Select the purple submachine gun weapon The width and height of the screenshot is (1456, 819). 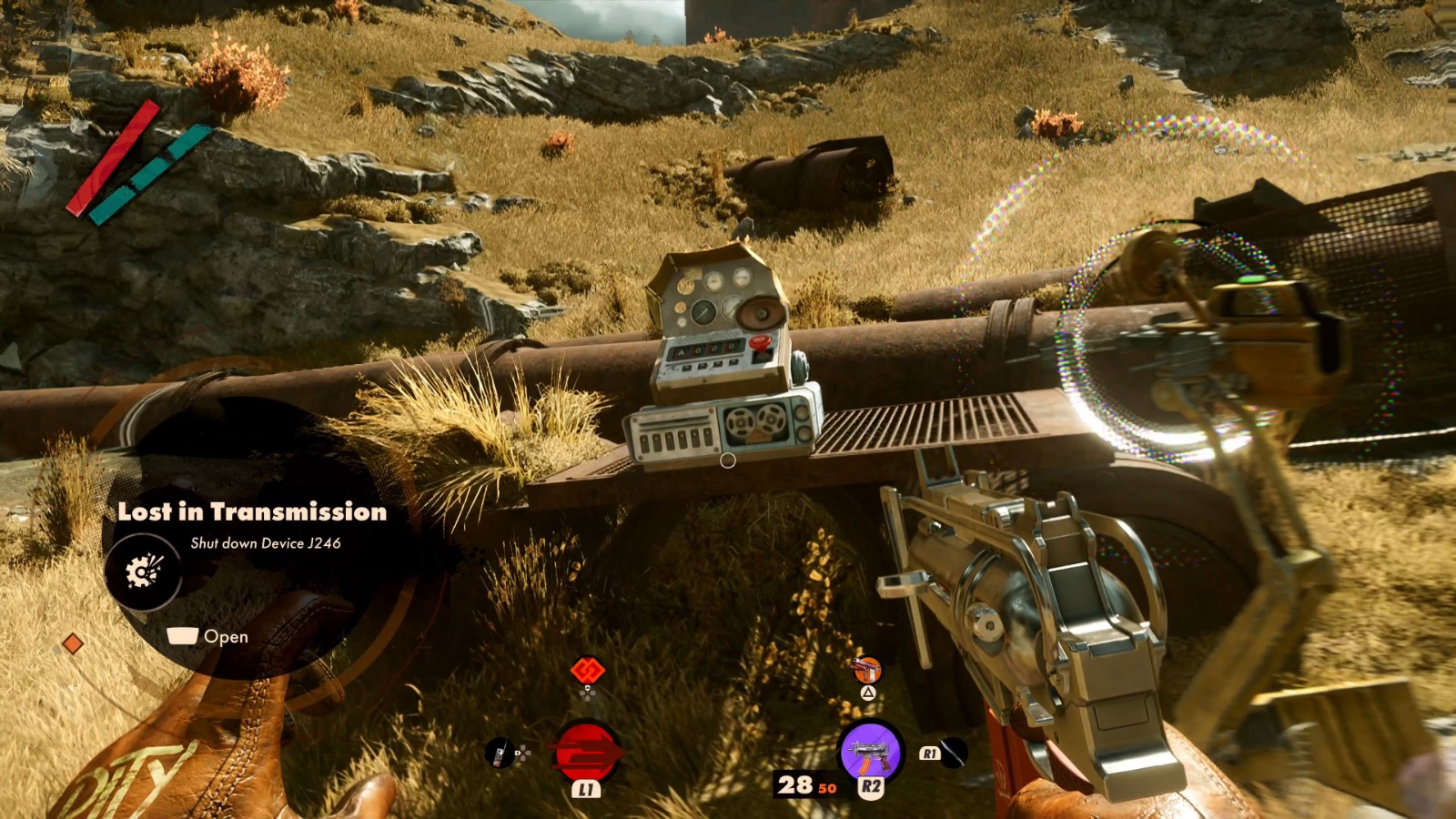click(870, 752)
